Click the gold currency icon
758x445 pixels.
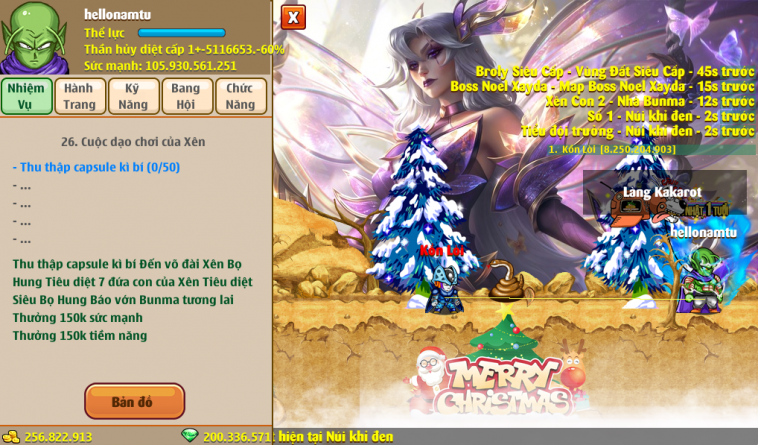point(10,436)
